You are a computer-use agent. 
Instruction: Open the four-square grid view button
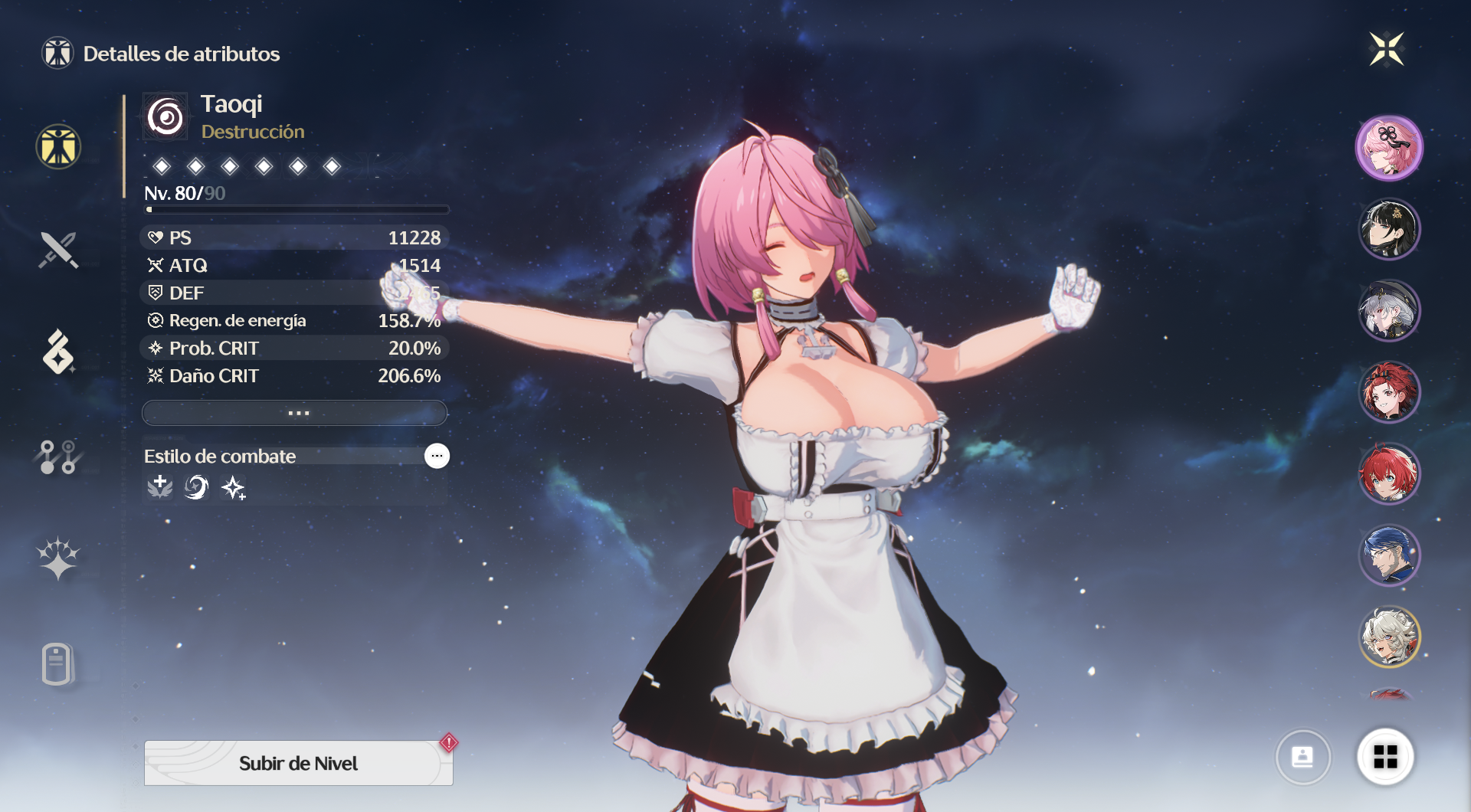pos(1385,757)
